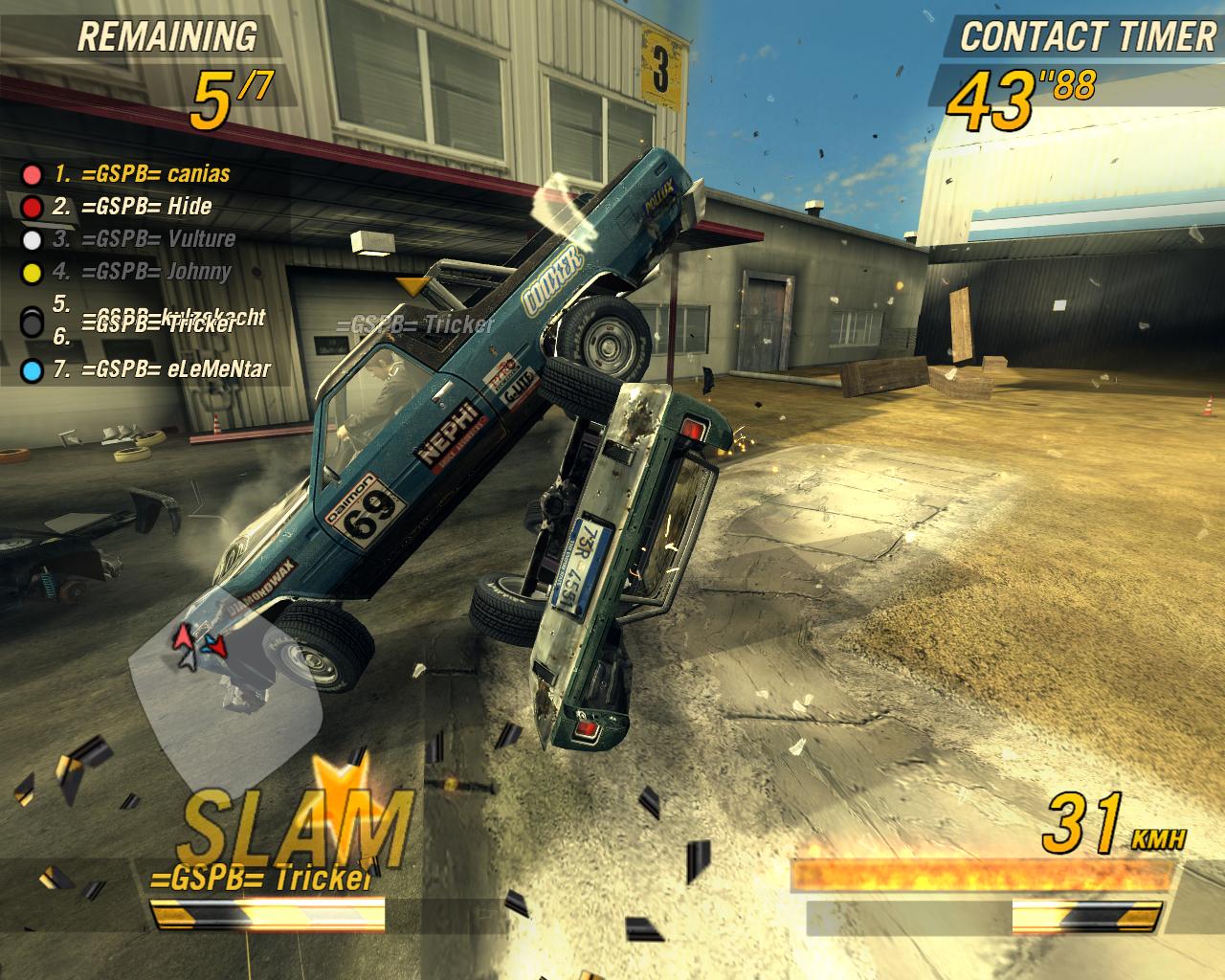Click the =GSPB= Vulture list entry
The image size is (1225, 980).
(x=144, y=239)
